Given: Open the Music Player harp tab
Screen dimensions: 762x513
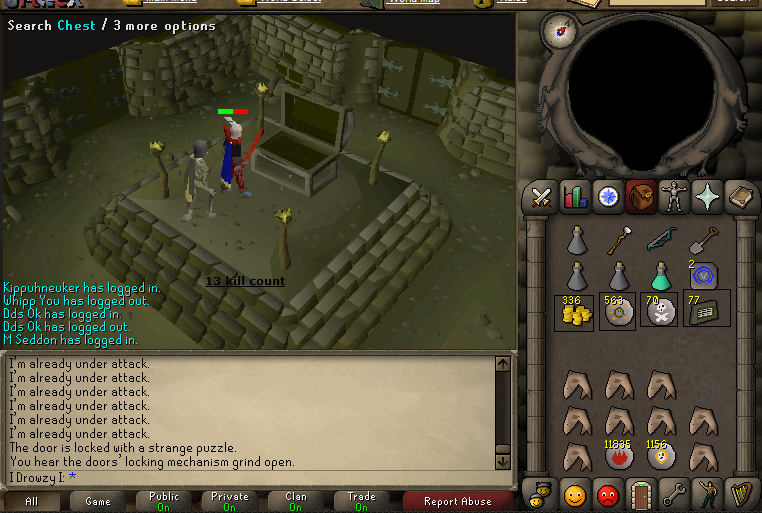Looking at the screenshot, I should (x=740, y=494).
